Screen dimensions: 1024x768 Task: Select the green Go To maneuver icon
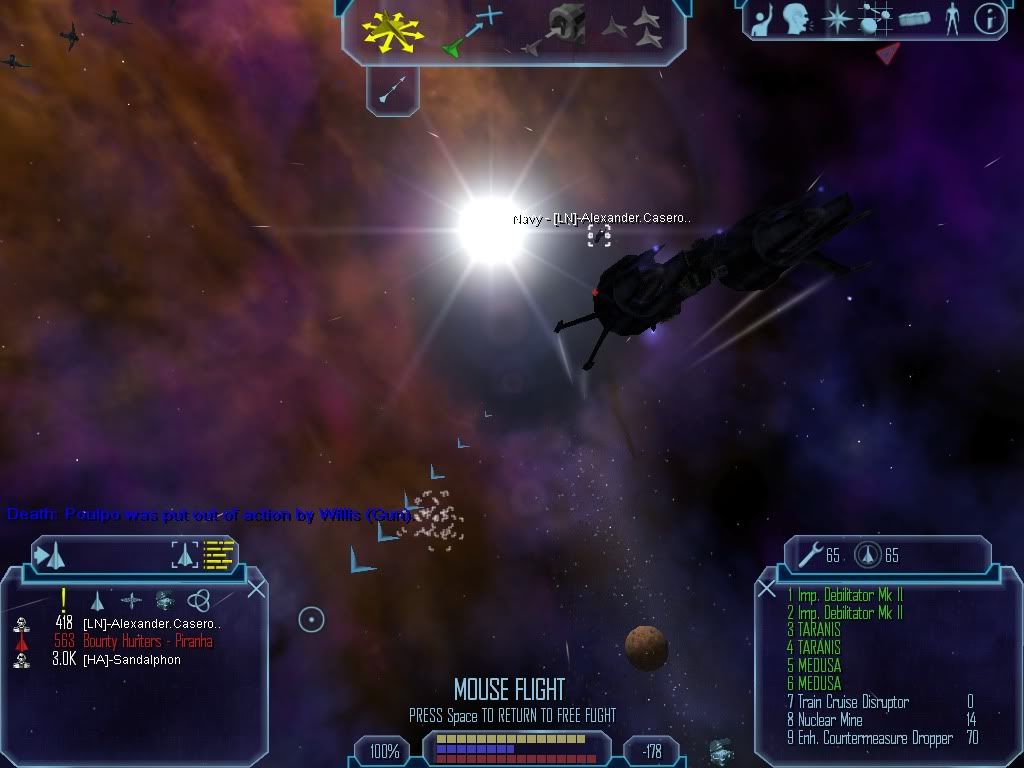point(470,32)
